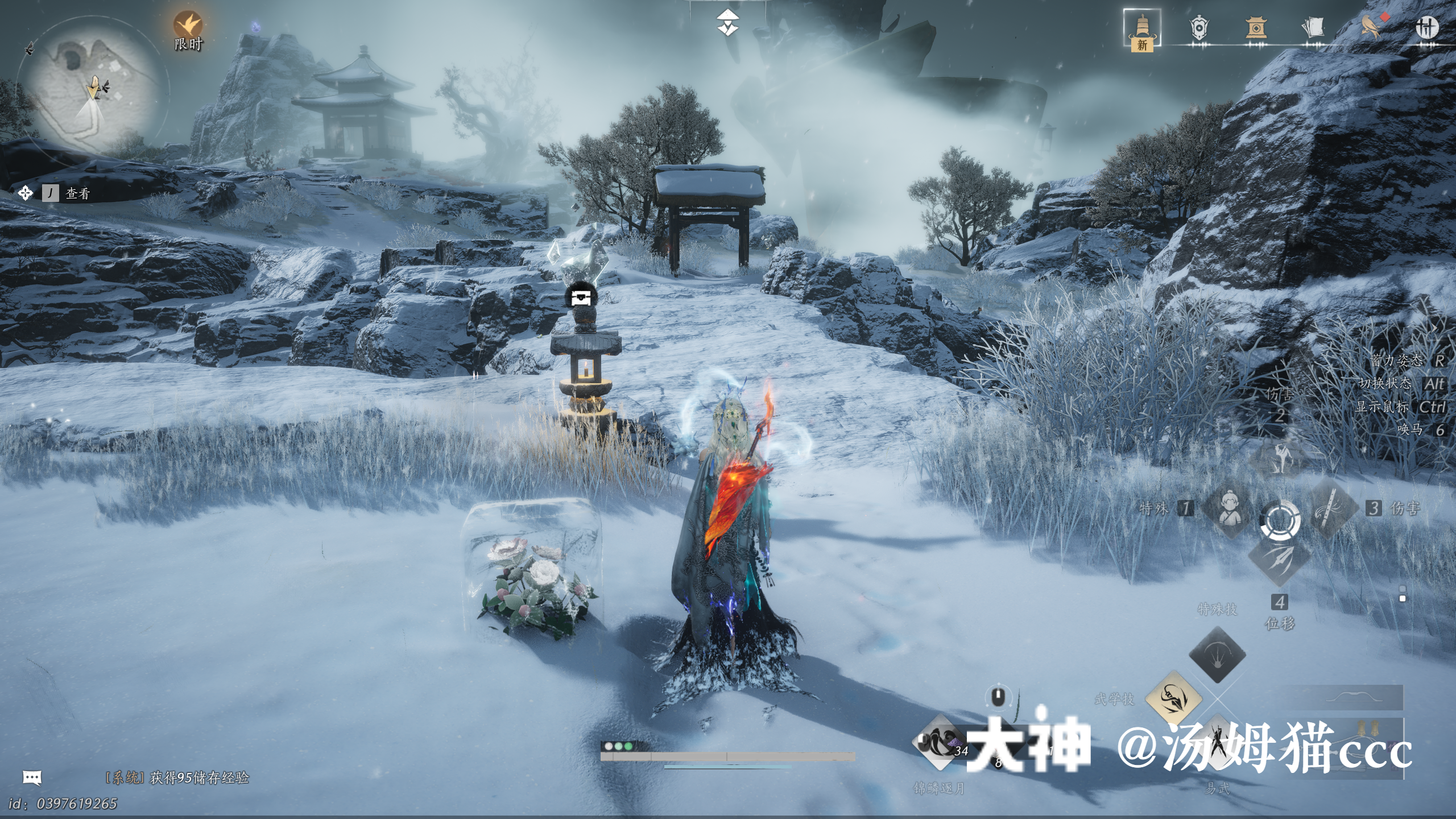Activate the golden 武学技 martial skill
The height and width of the screenshot is (819, 1456).
pos(1173,698)
